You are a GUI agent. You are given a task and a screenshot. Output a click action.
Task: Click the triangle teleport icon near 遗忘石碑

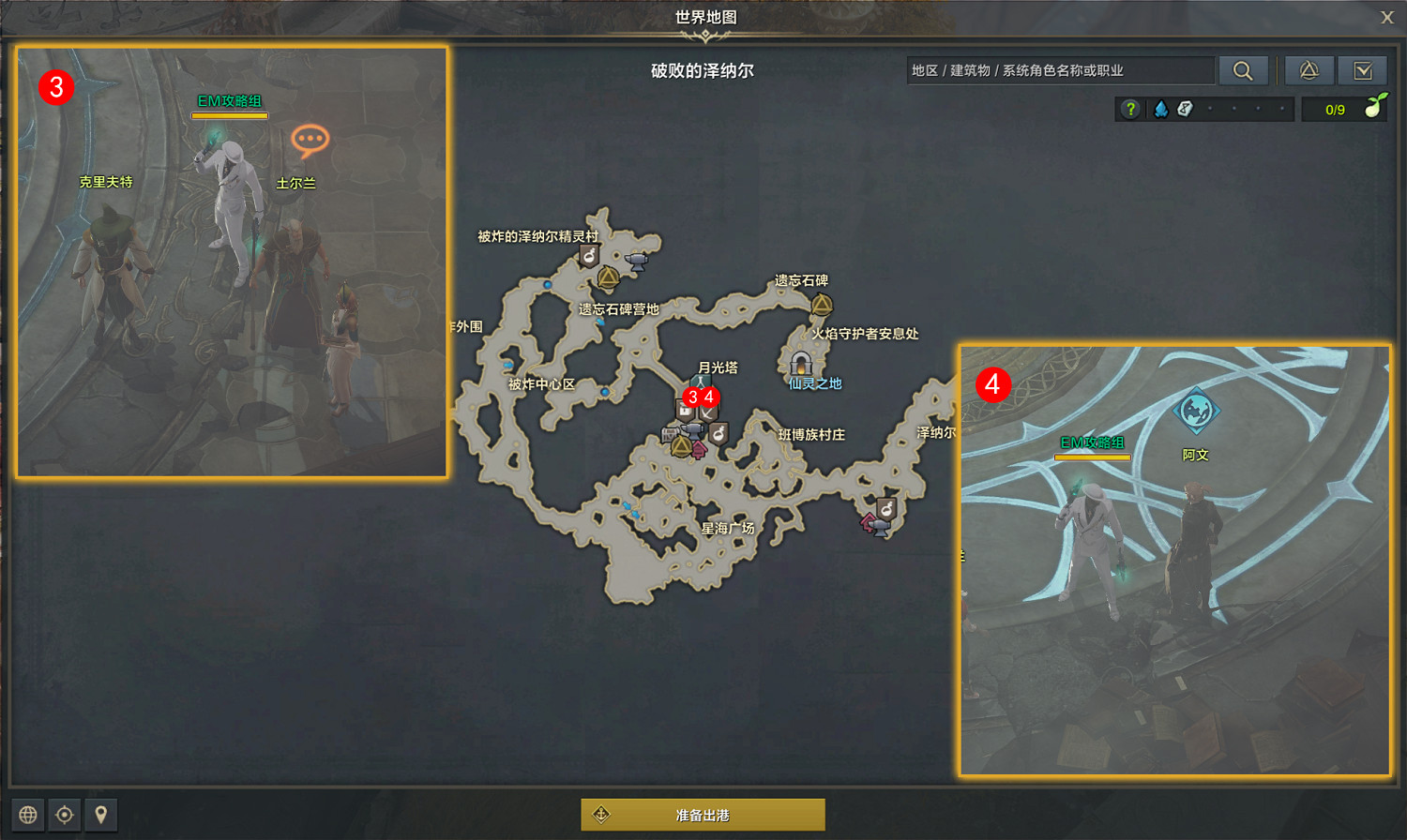point(821,305)
